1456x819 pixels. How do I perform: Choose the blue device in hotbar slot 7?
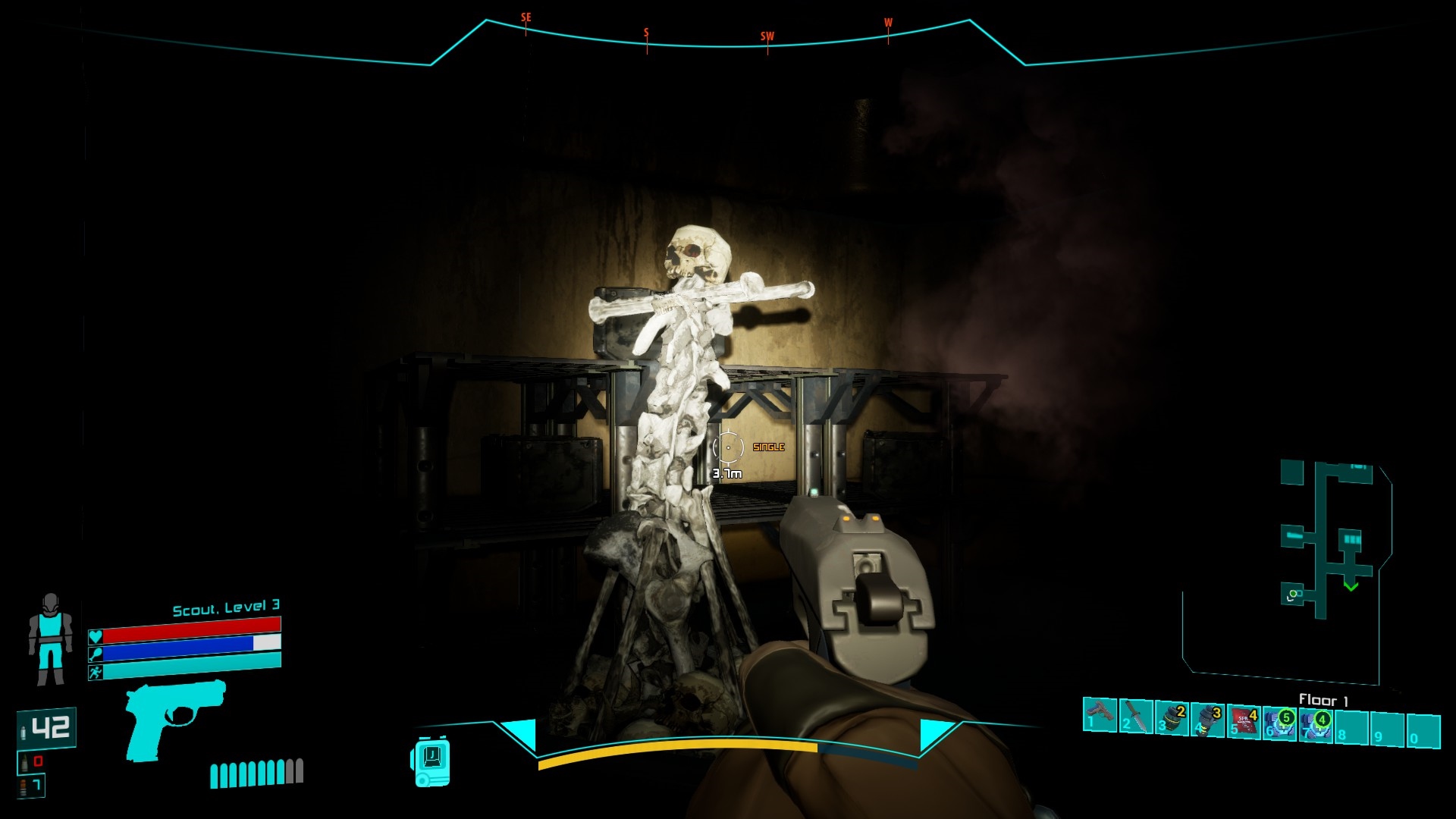[x=1316, y=724]
